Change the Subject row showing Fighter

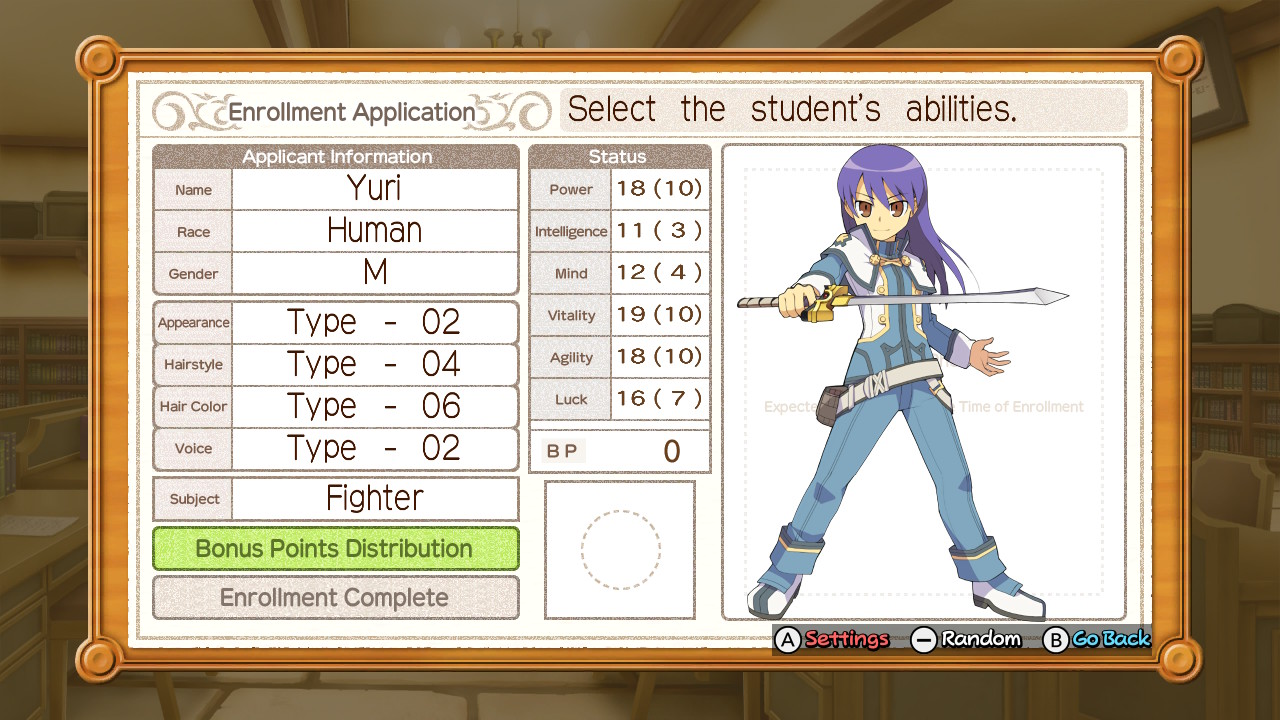[x=374, y=498]
